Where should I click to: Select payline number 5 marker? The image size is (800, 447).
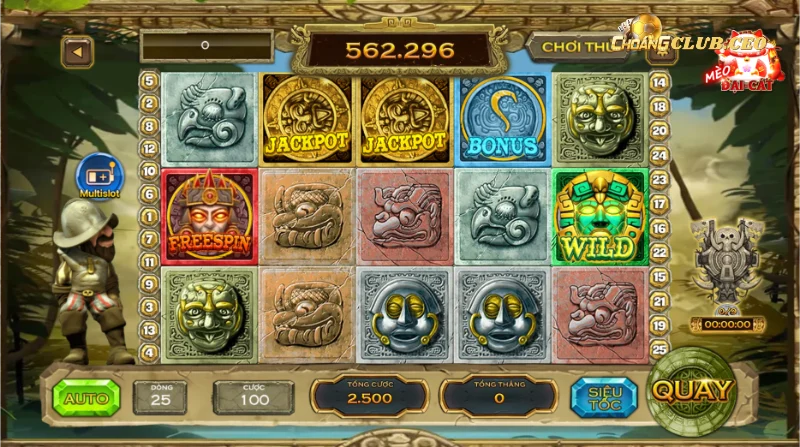click(150, 81)
